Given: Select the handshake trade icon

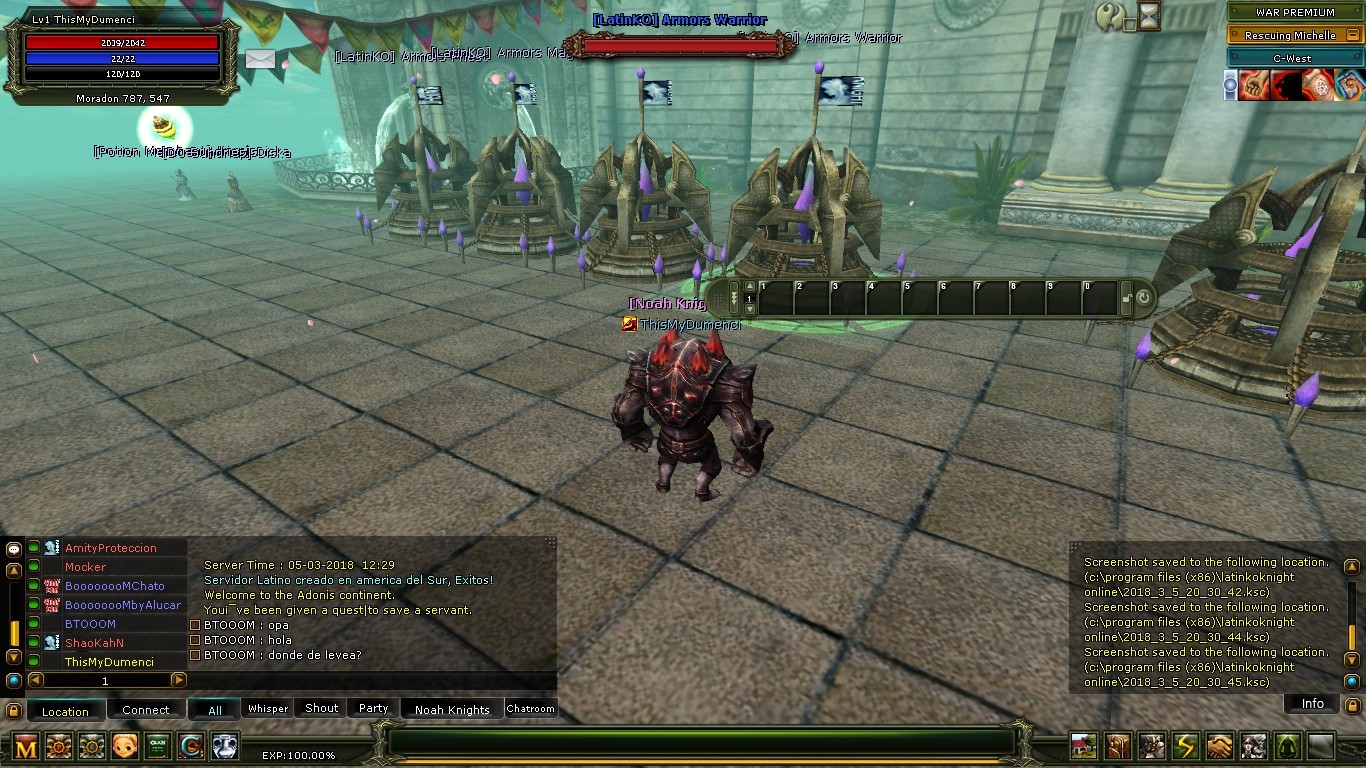Looking at the screenshot, I should click(1222, 747).
